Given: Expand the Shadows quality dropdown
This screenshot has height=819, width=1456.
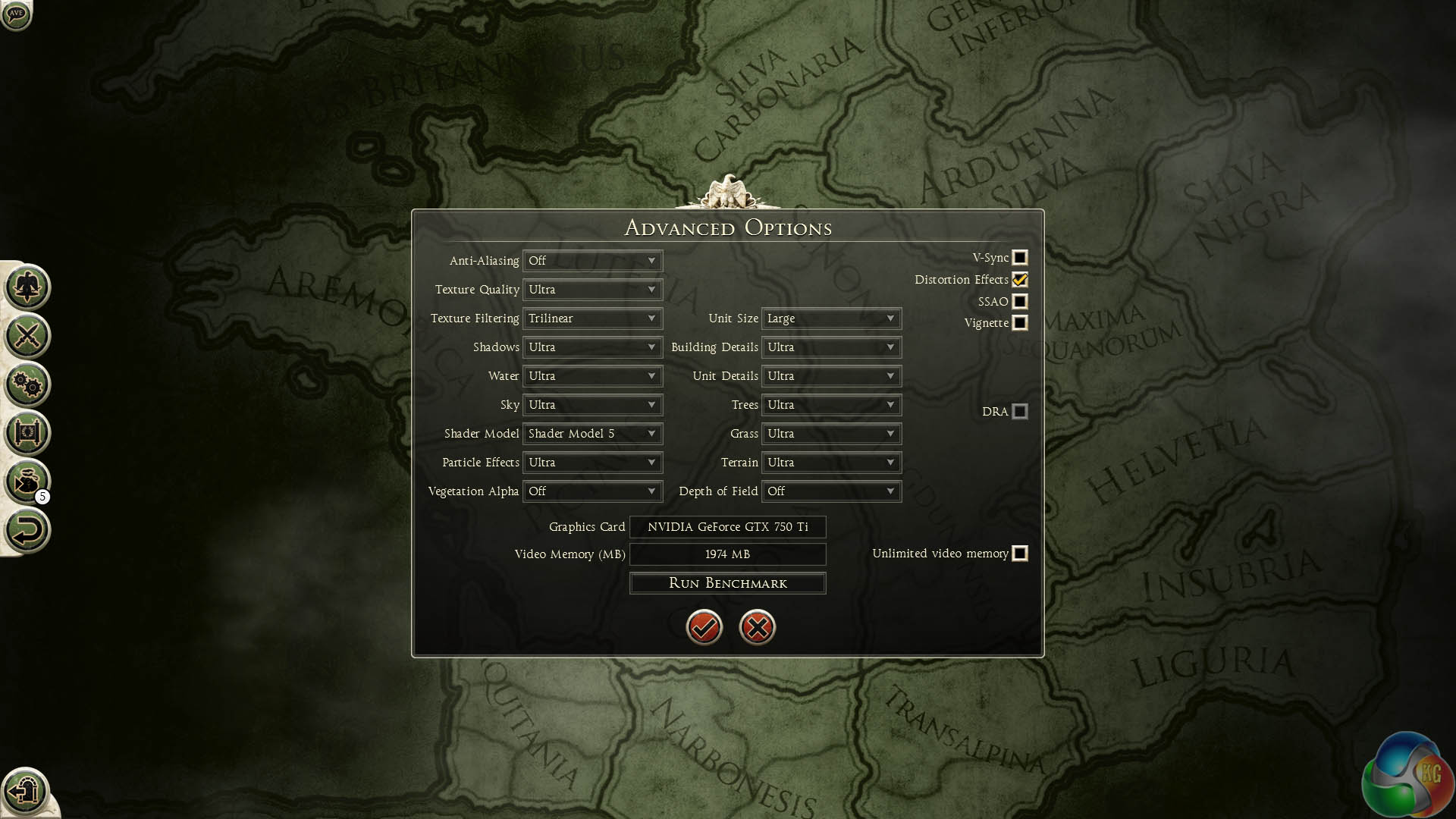Looking at the screenshot, I should (592, 347).
